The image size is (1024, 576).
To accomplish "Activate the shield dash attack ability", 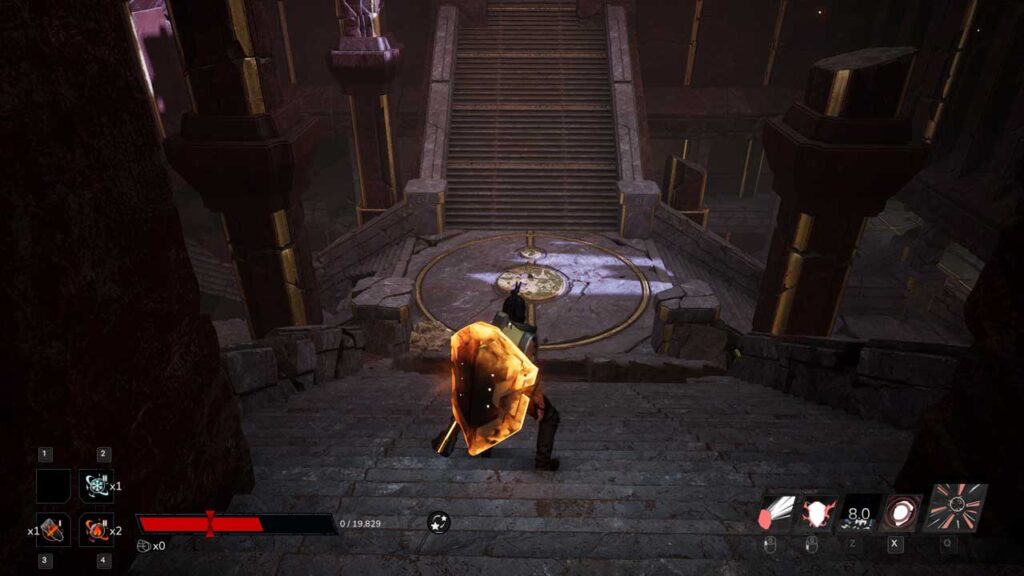I will (777, 513).
